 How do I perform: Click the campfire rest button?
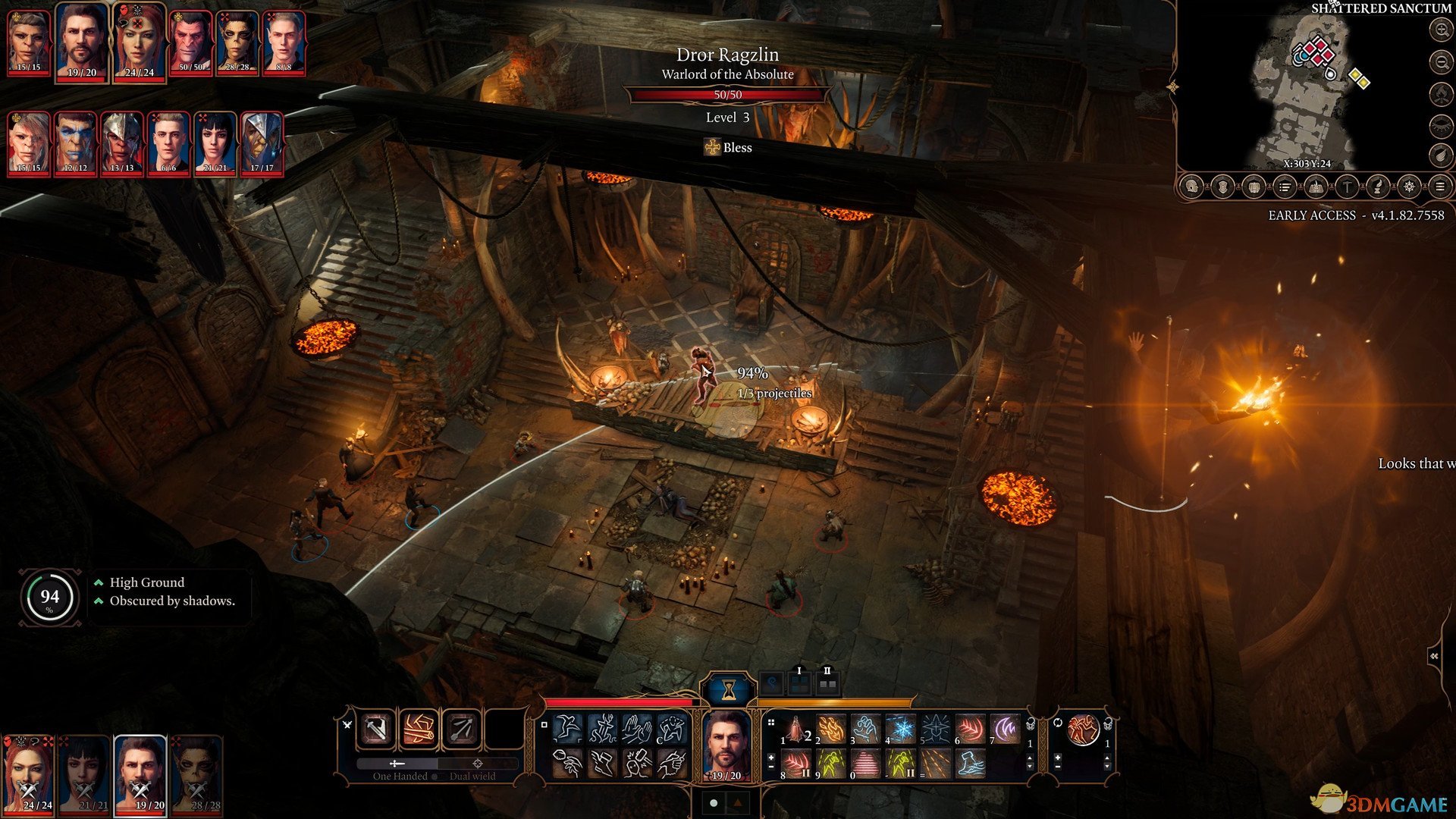tap(1440, 93)
